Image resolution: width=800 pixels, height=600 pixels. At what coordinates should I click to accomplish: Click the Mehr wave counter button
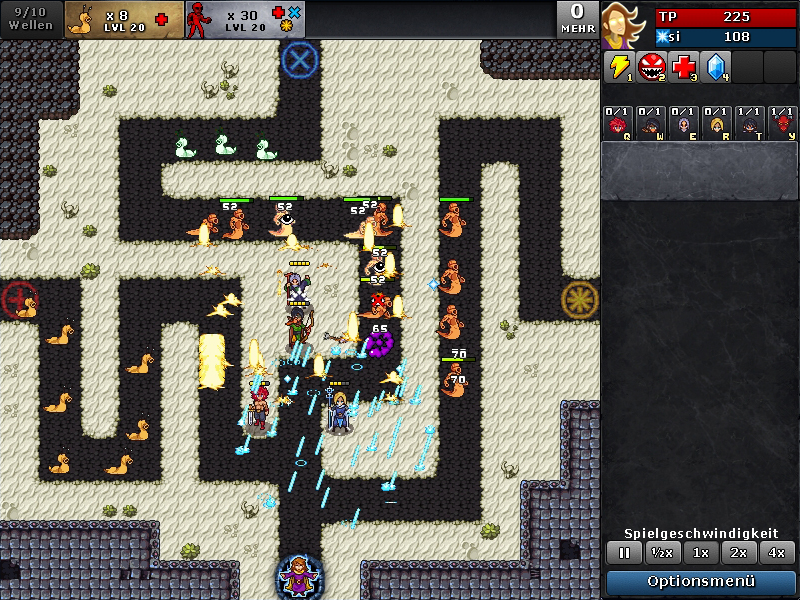(577, 19)
